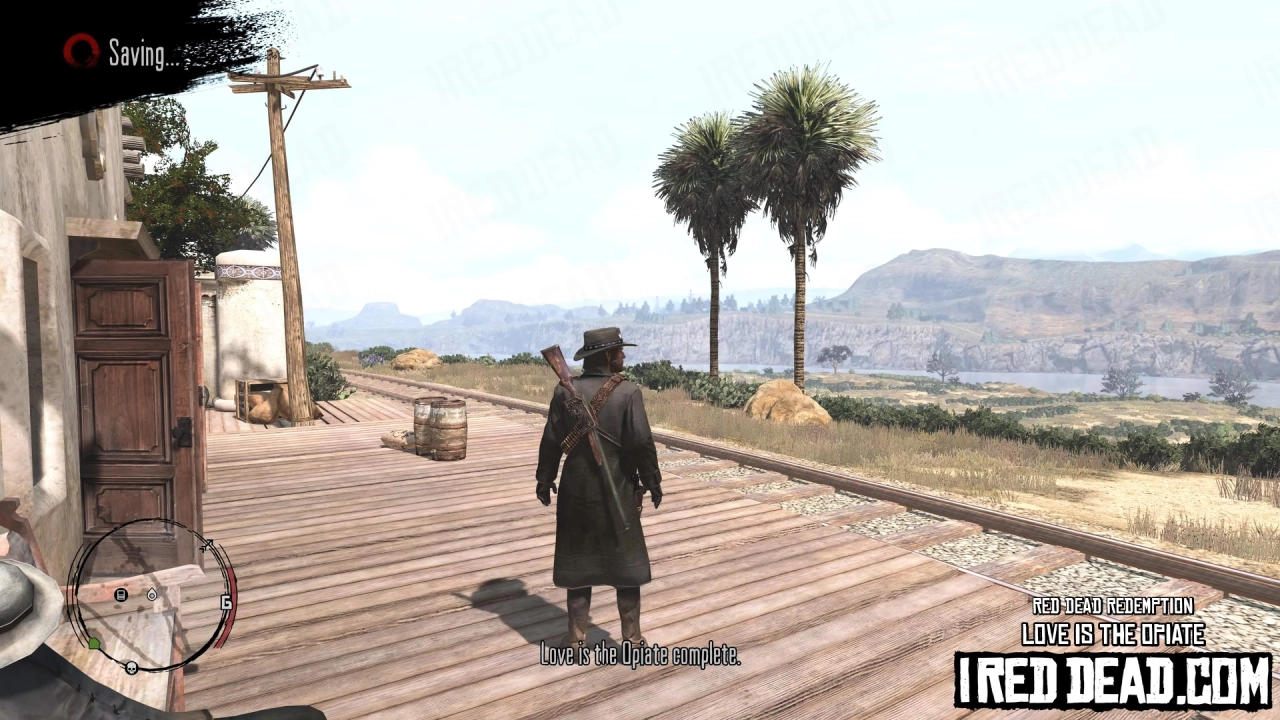
Task: Select the wooden barrel near the tracks
Action: tap(438, 425)
